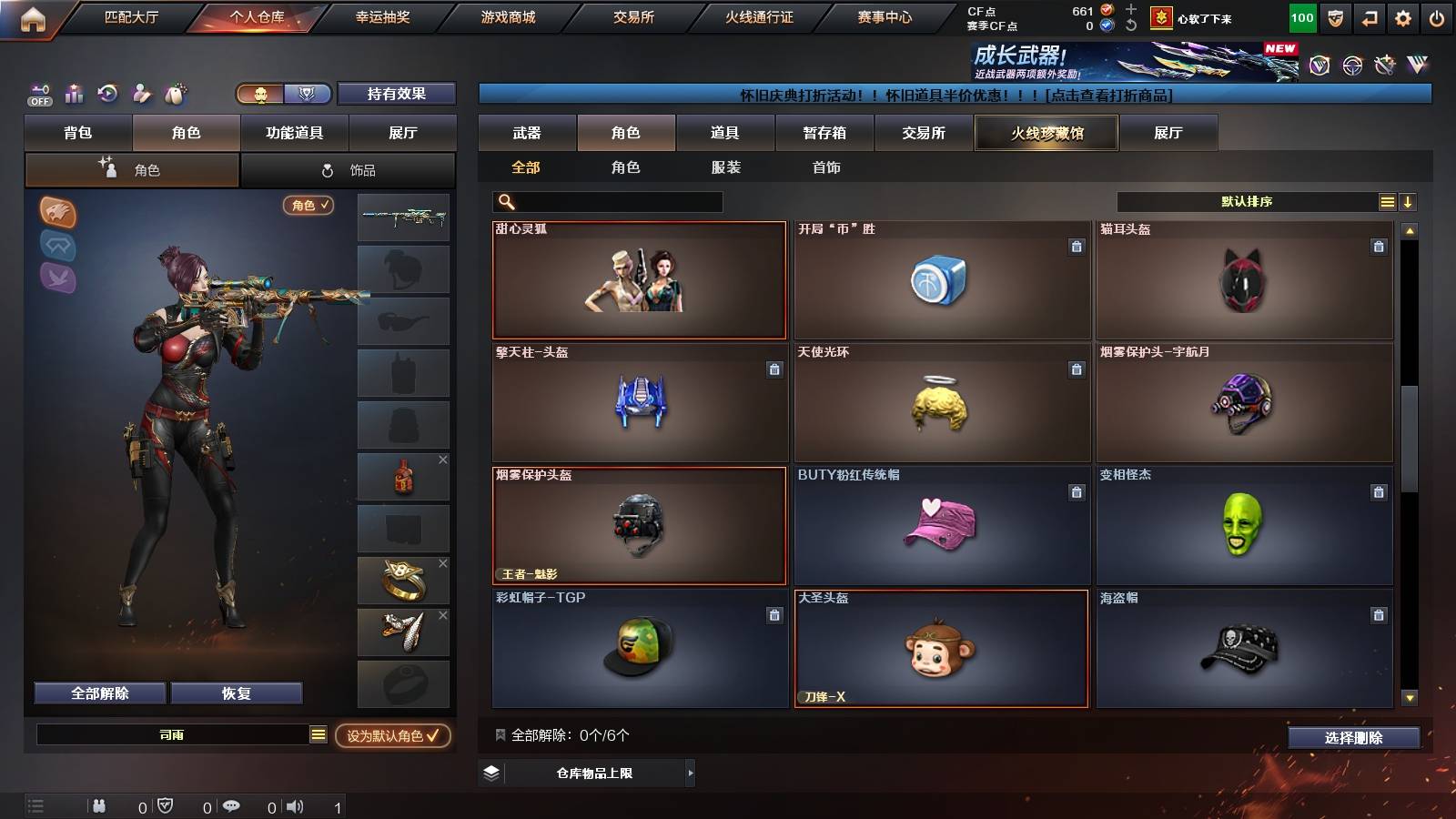Expand the 仓库物品上限 panel arrow
The height and width of the screenshot is (819, 1456).
(692, 775)
